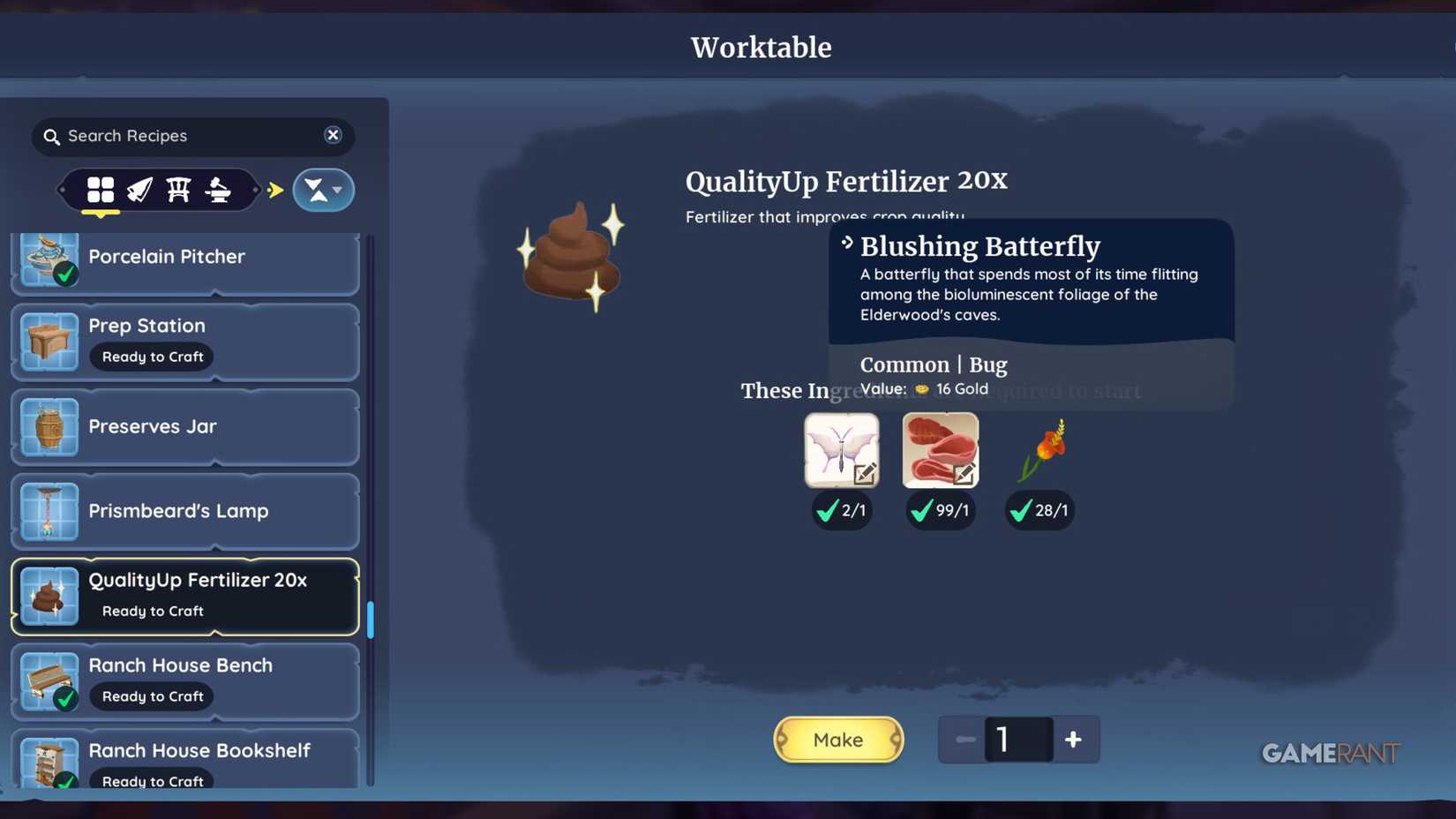The width and height of the screenshot is (1456, 819).
Task: Expand the Porcelain Pitcher recipe entry
Action: [x=185, y=258]
